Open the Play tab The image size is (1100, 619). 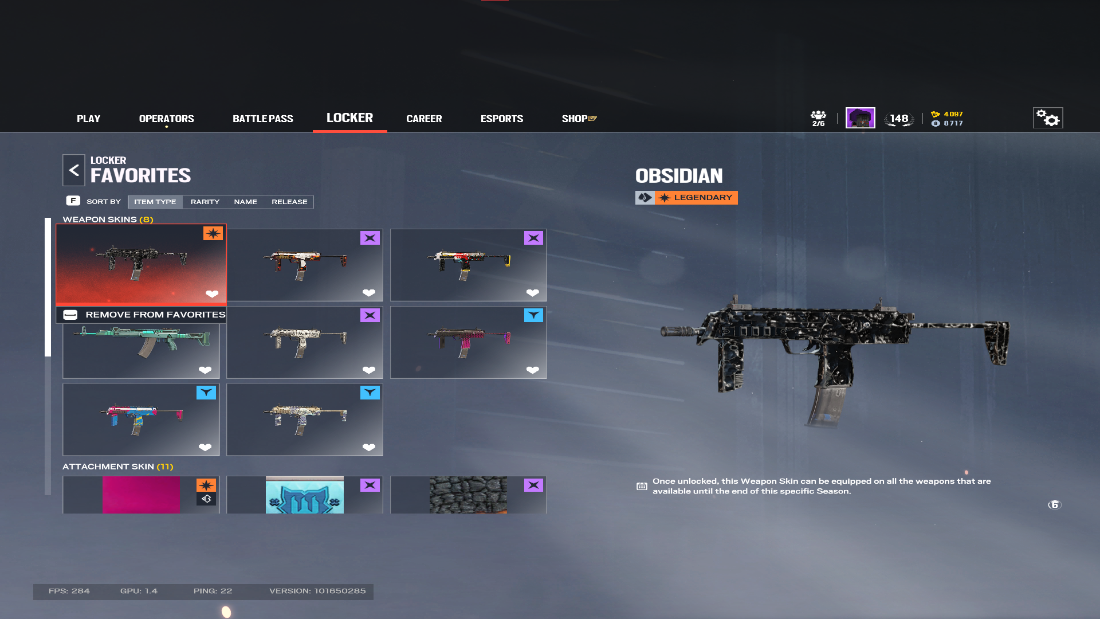coord(88,119)
